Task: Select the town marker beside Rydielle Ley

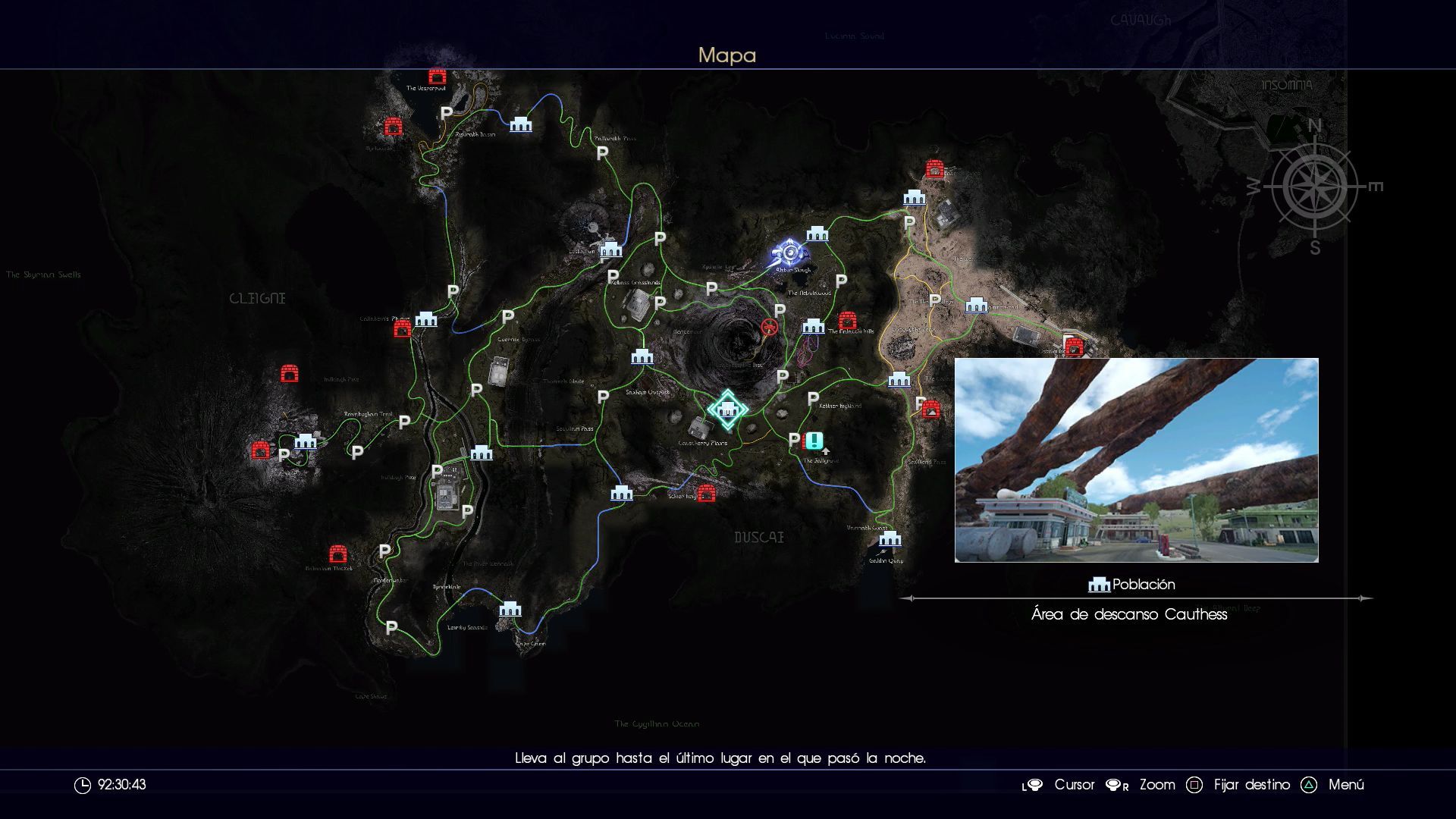Action: (817, 234)
